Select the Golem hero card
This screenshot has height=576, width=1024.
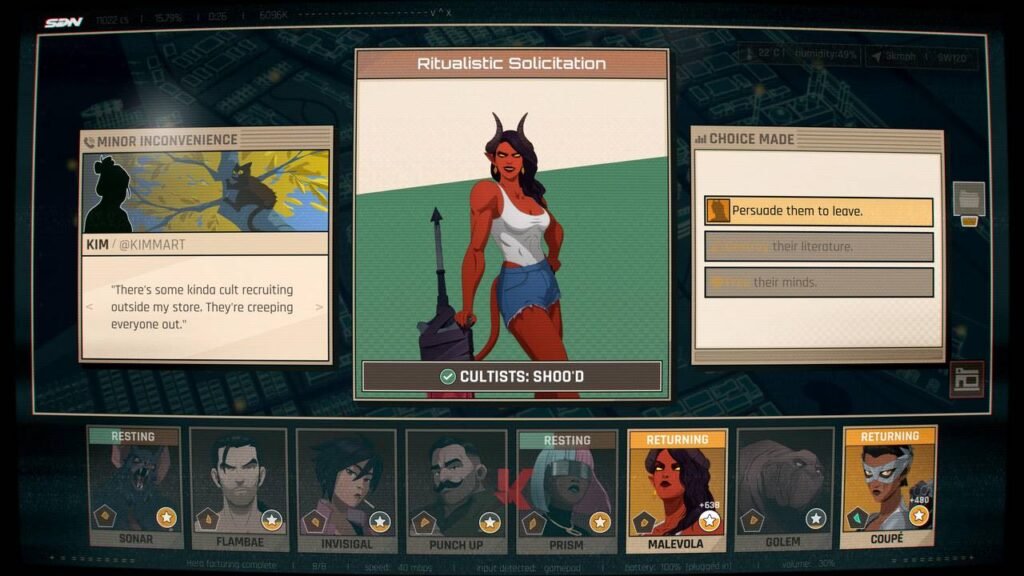click(784, 489)
